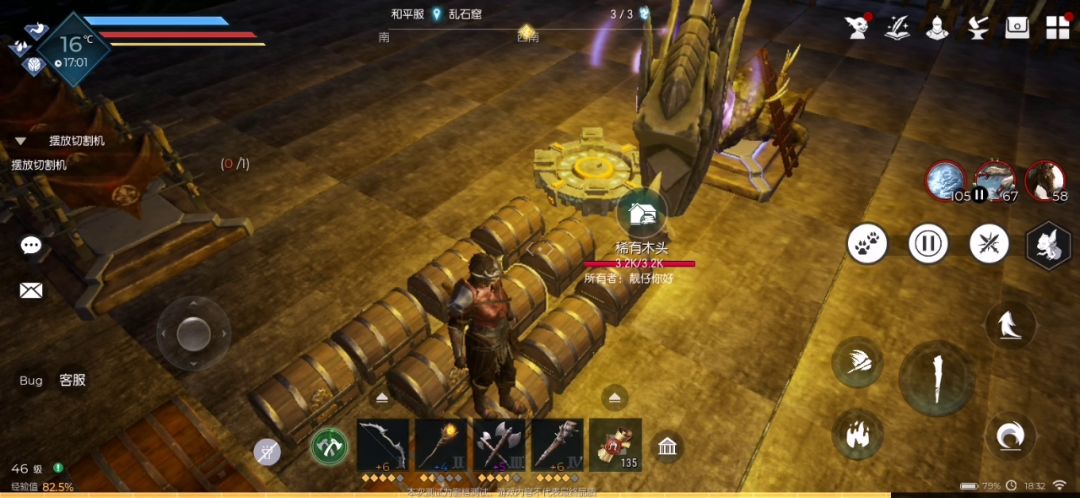This screenshot has height=498, width=1080.
Task: Open the backpack inventory
Action: (x=1017, y=27)
